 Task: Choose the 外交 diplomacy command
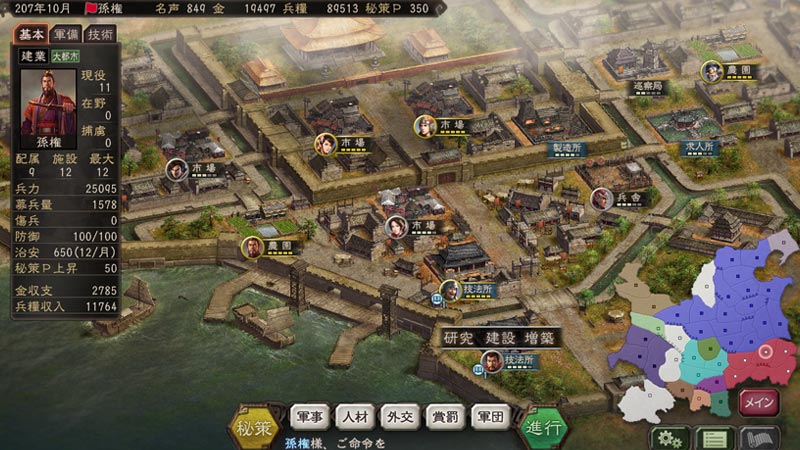401,416
